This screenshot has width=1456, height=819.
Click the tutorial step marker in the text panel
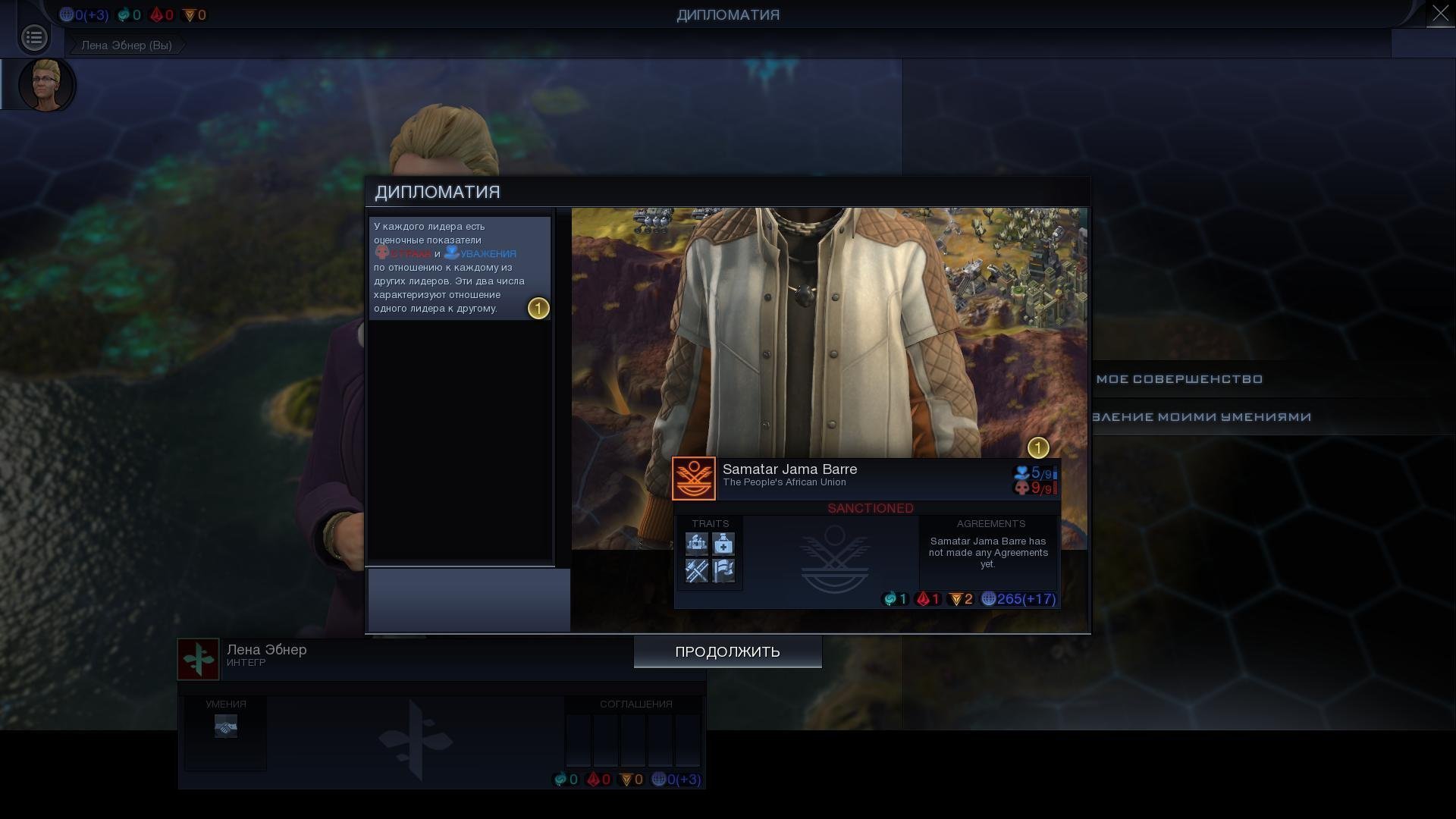[538, 309]
